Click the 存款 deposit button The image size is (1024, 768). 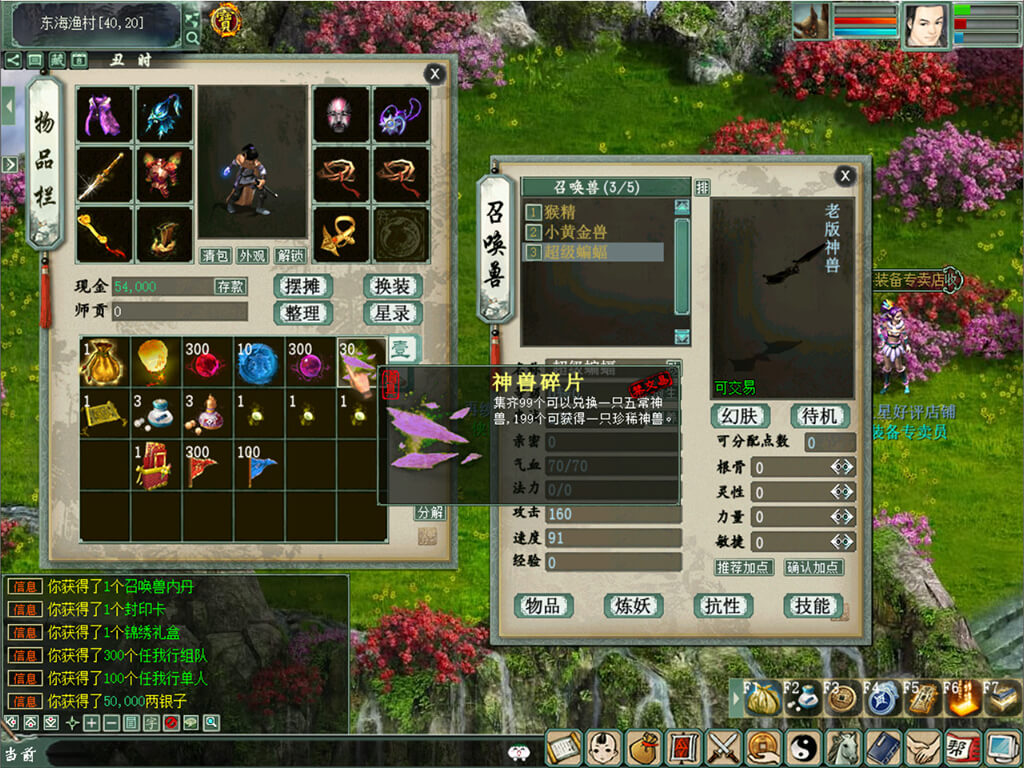pos(230,287)
